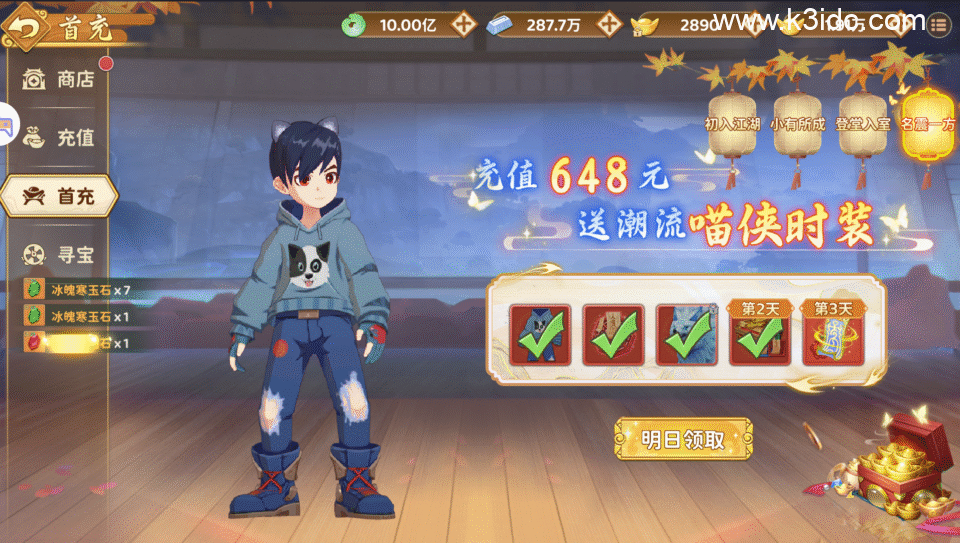
Task: View the cat hoodie outfit reward
Action: pos(540,334)
